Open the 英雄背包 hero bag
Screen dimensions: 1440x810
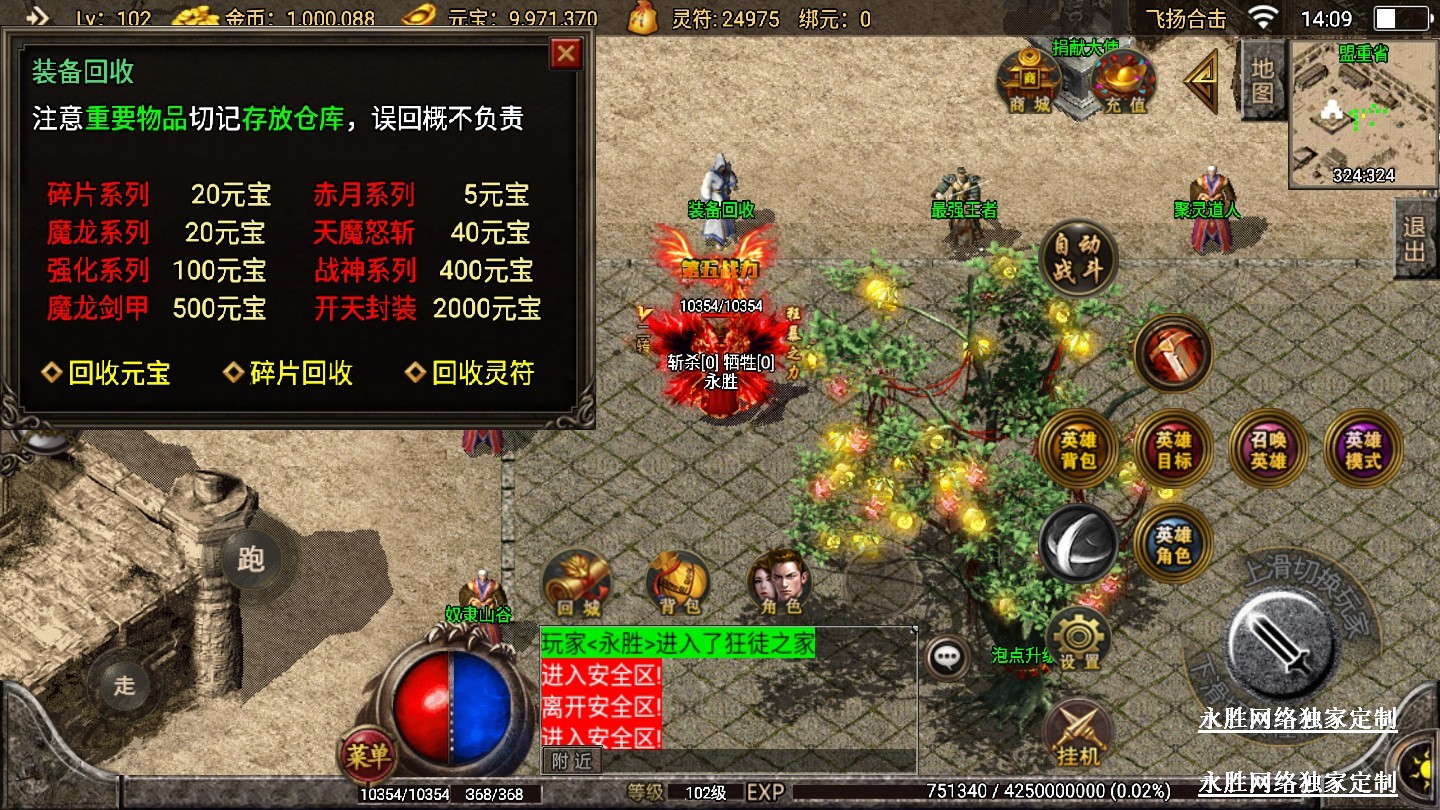[x=1078, y=450]
